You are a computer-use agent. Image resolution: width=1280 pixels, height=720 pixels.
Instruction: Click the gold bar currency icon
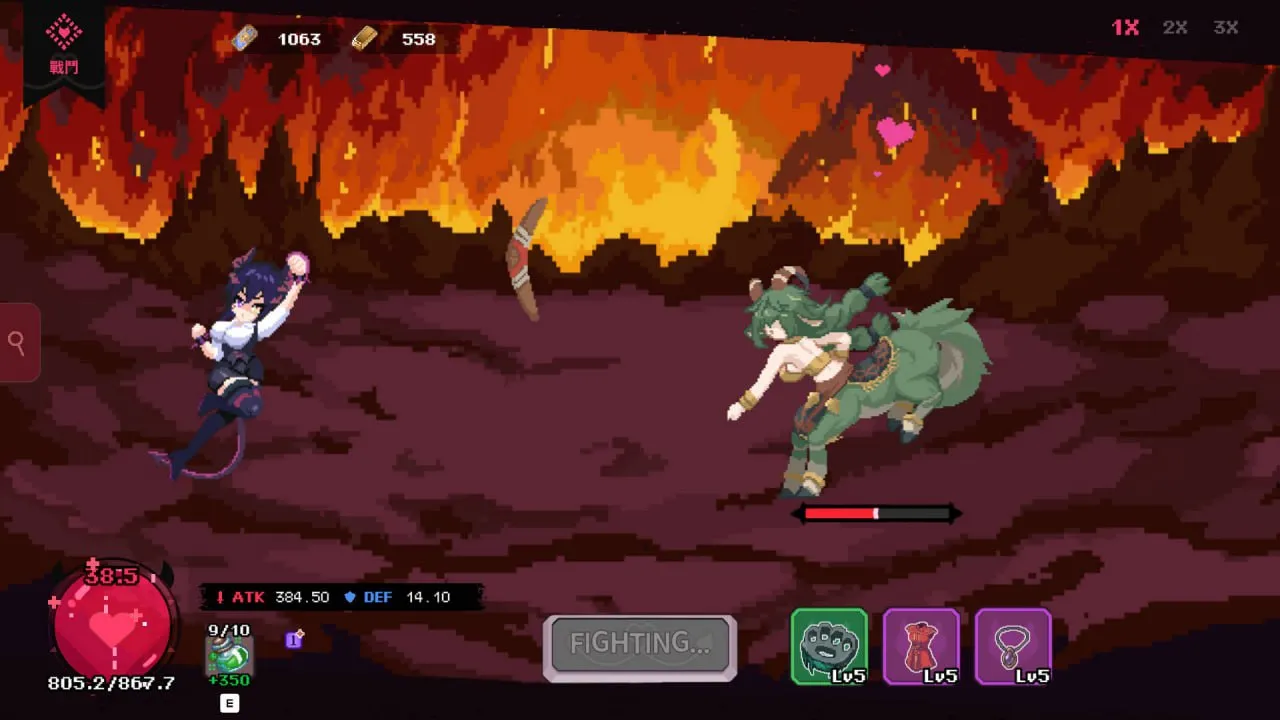pos(364,39)
